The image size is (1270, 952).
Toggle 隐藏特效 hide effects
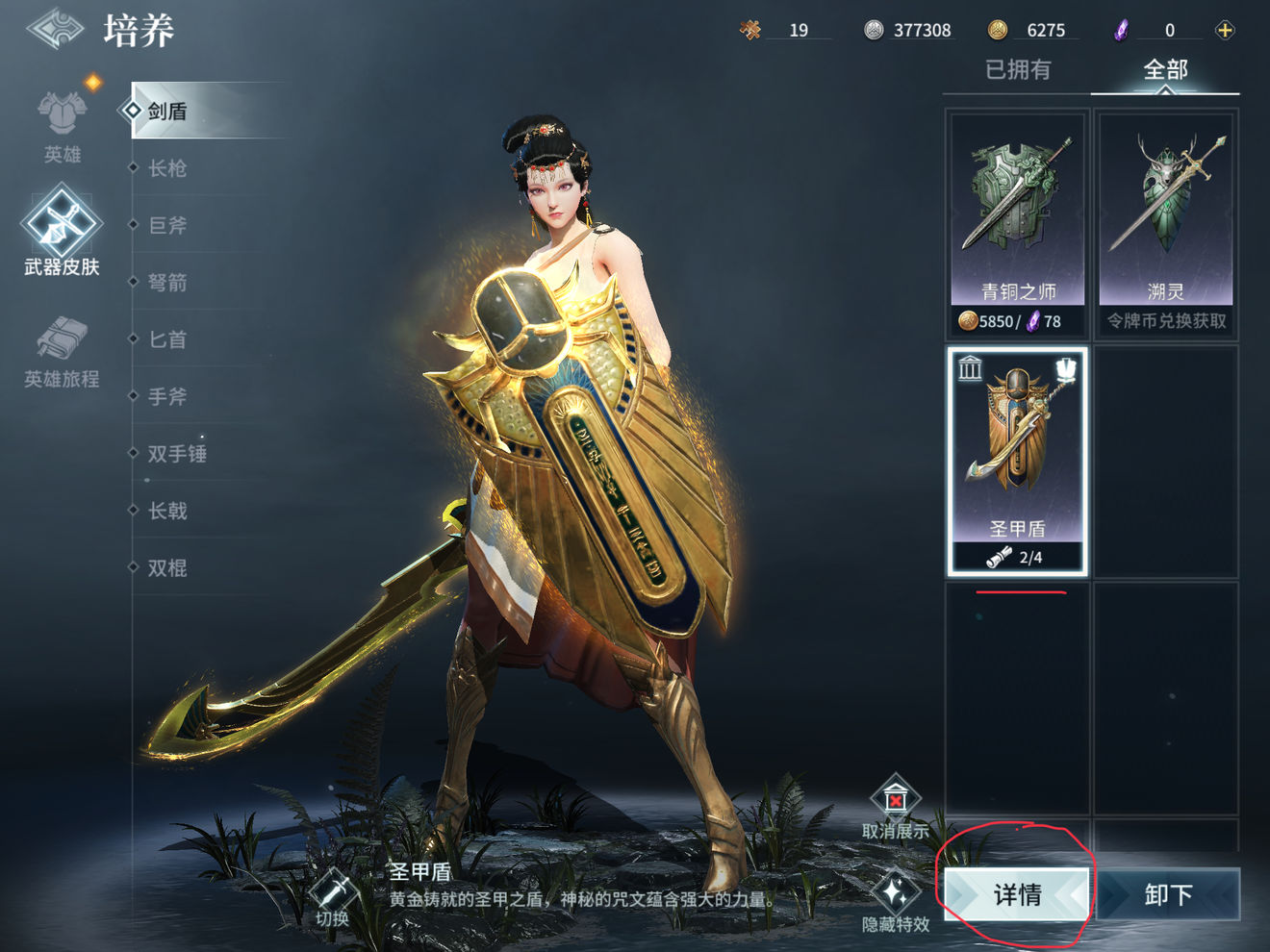[896, 904]
